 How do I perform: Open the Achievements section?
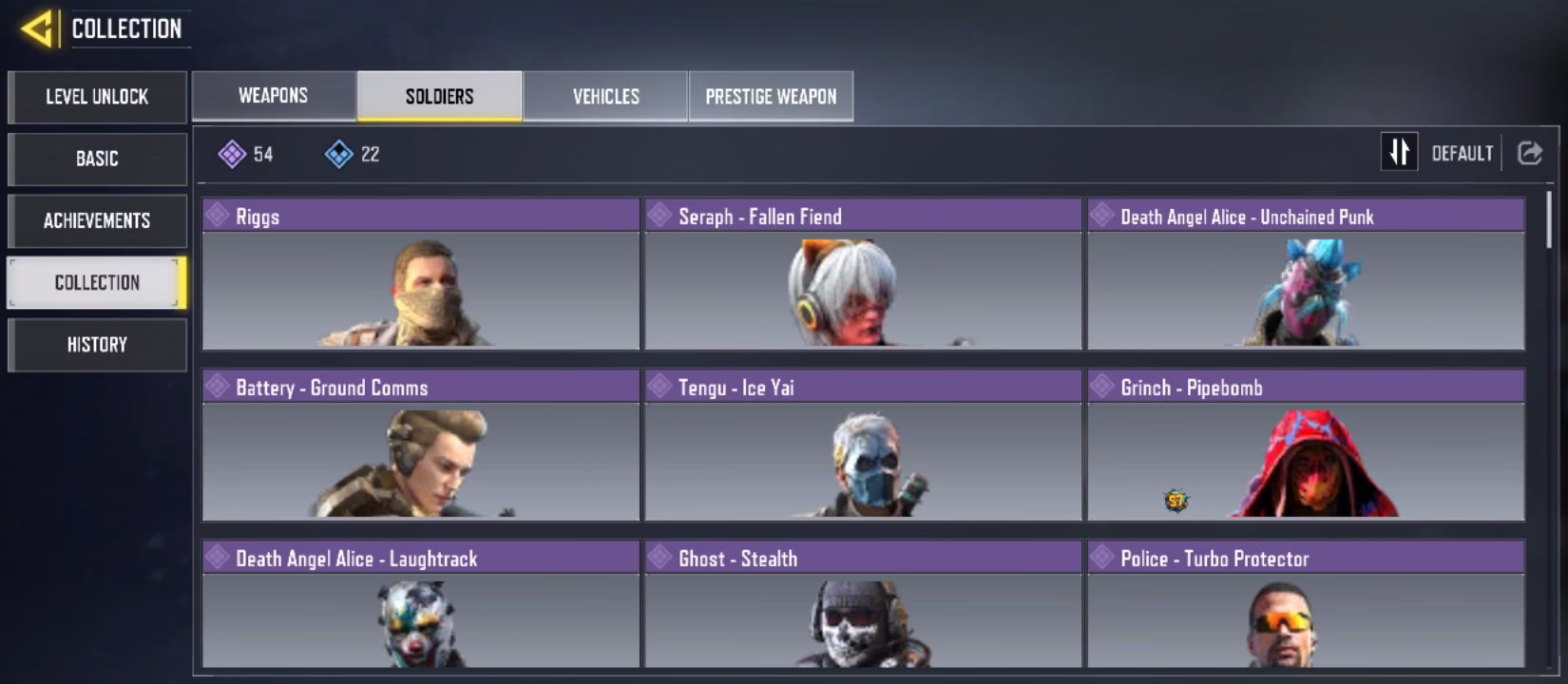click(97, 220)
